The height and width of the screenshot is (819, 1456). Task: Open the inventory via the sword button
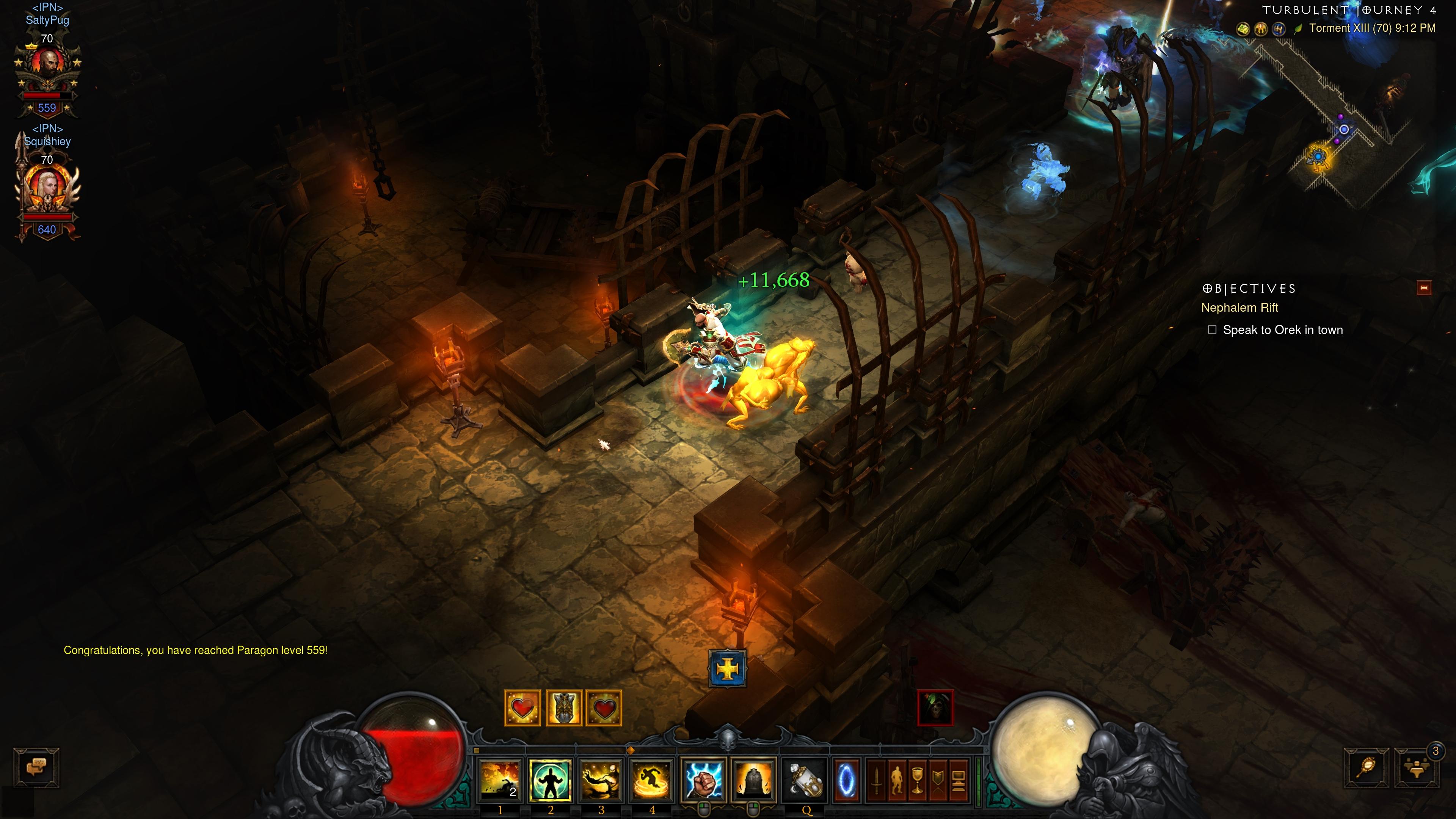coord(877,781)
